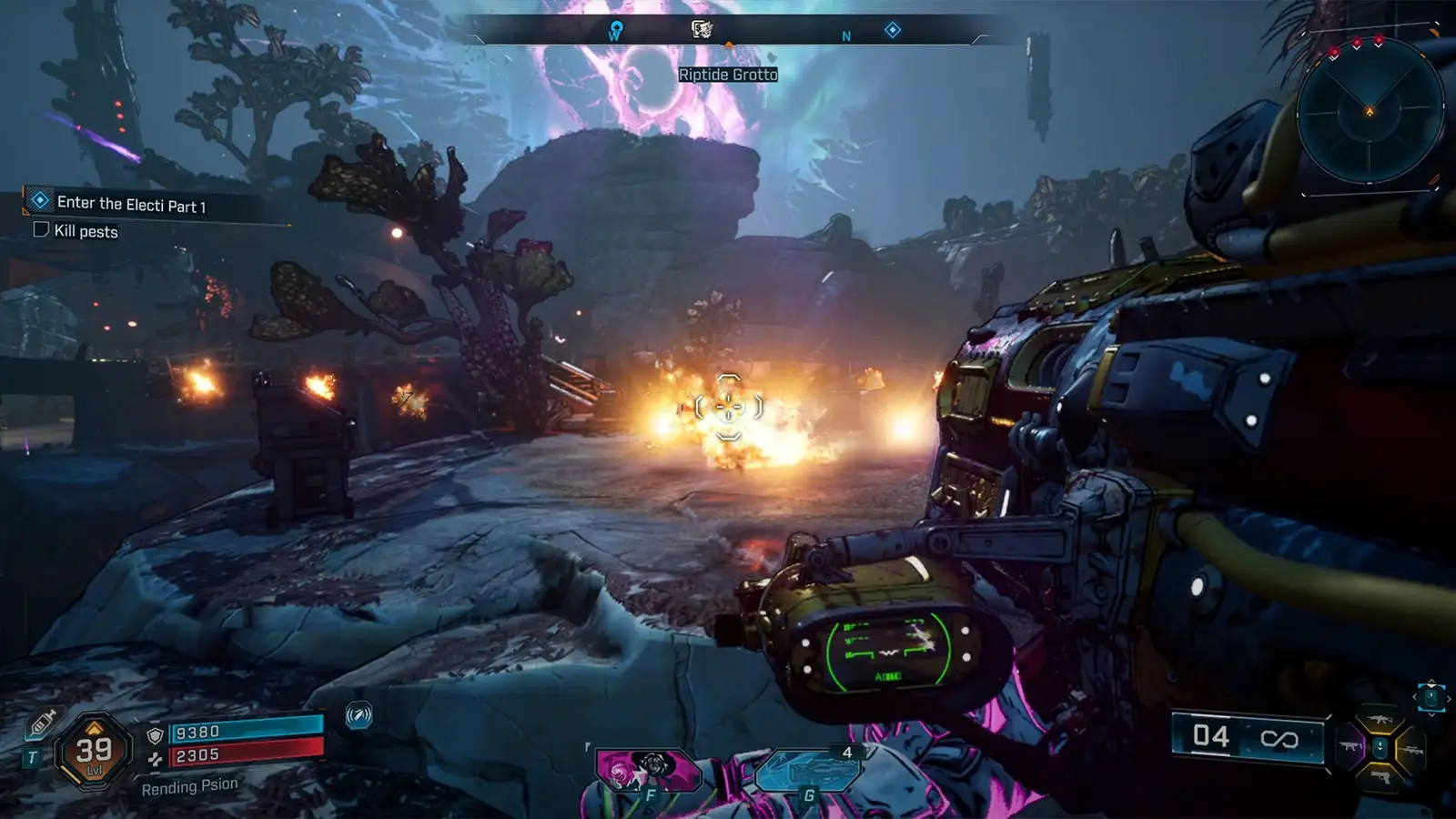Select the "Enter the Electi Part 1" quest tracker
Viewport: 1456px width, 819px height.
(131, 204)
